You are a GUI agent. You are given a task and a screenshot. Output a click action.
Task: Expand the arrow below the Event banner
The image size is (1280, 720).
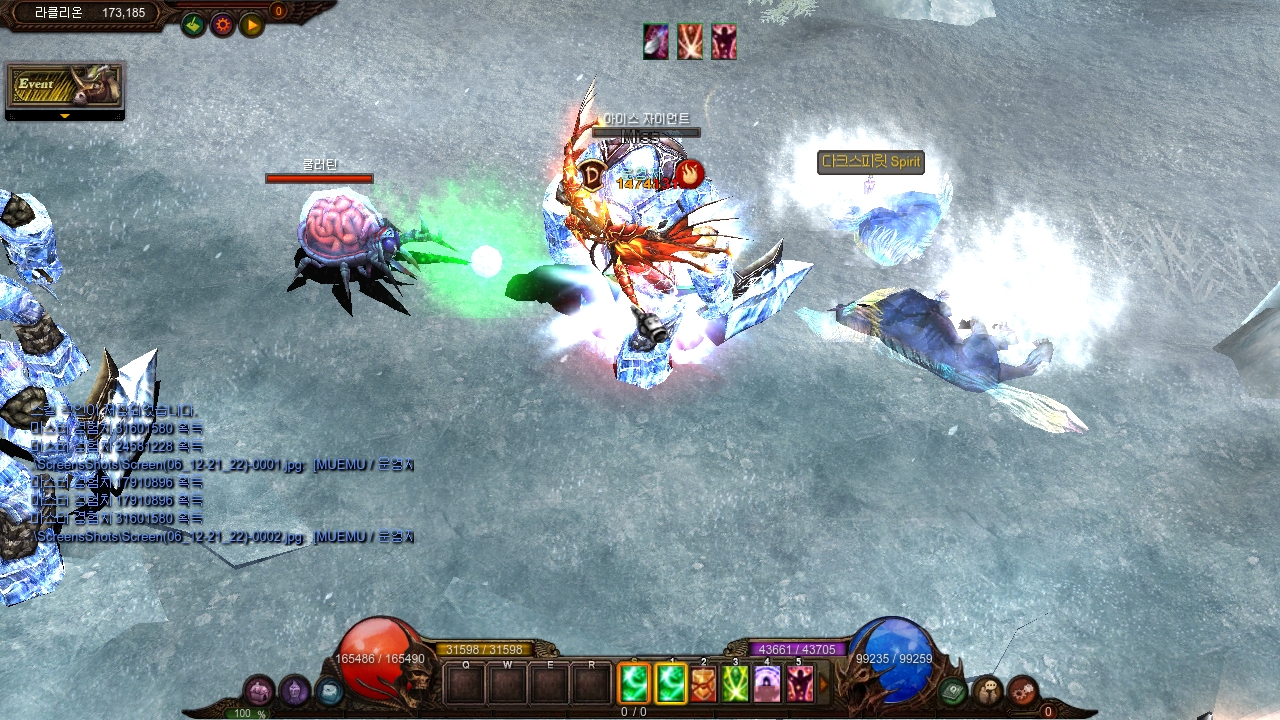[x=65, y=116]
